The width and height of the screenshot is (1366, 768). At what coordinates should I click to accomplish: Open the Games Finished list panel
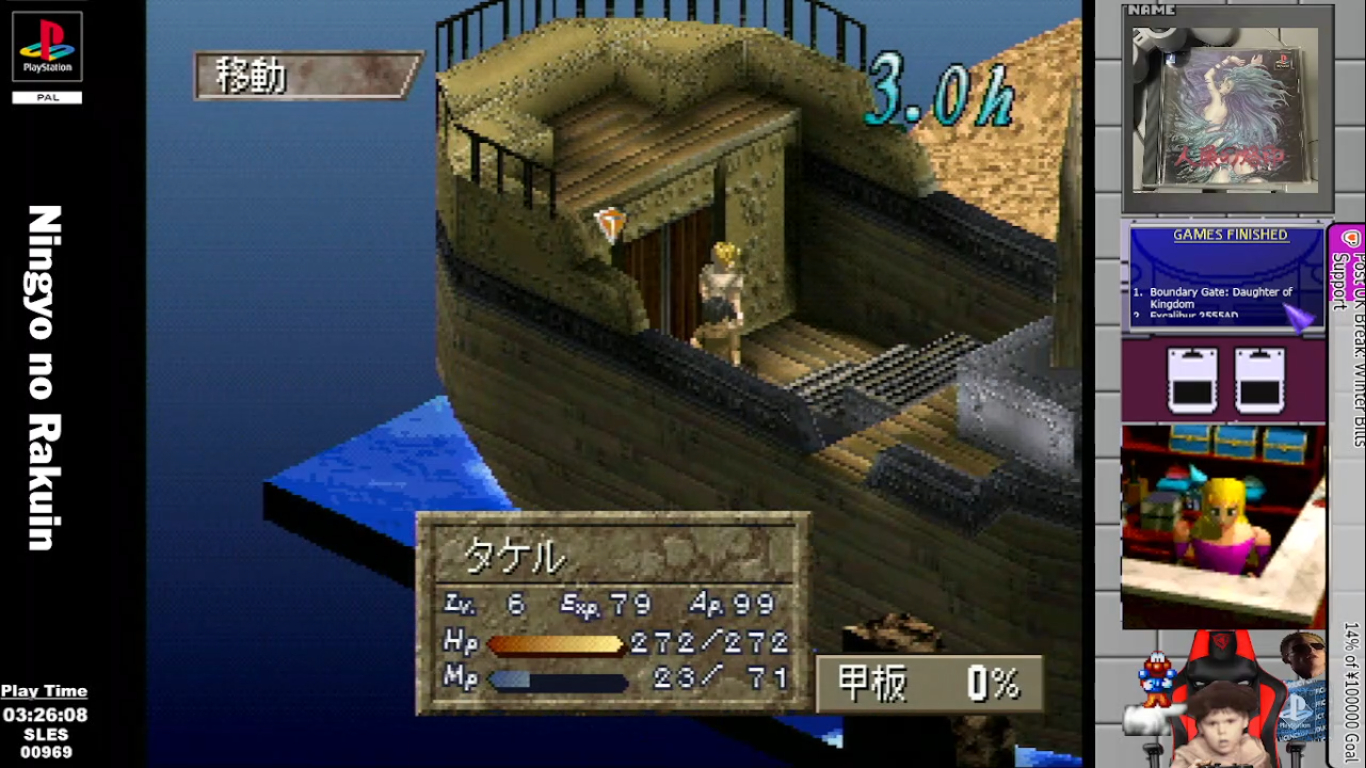[x=1227, y=275]
